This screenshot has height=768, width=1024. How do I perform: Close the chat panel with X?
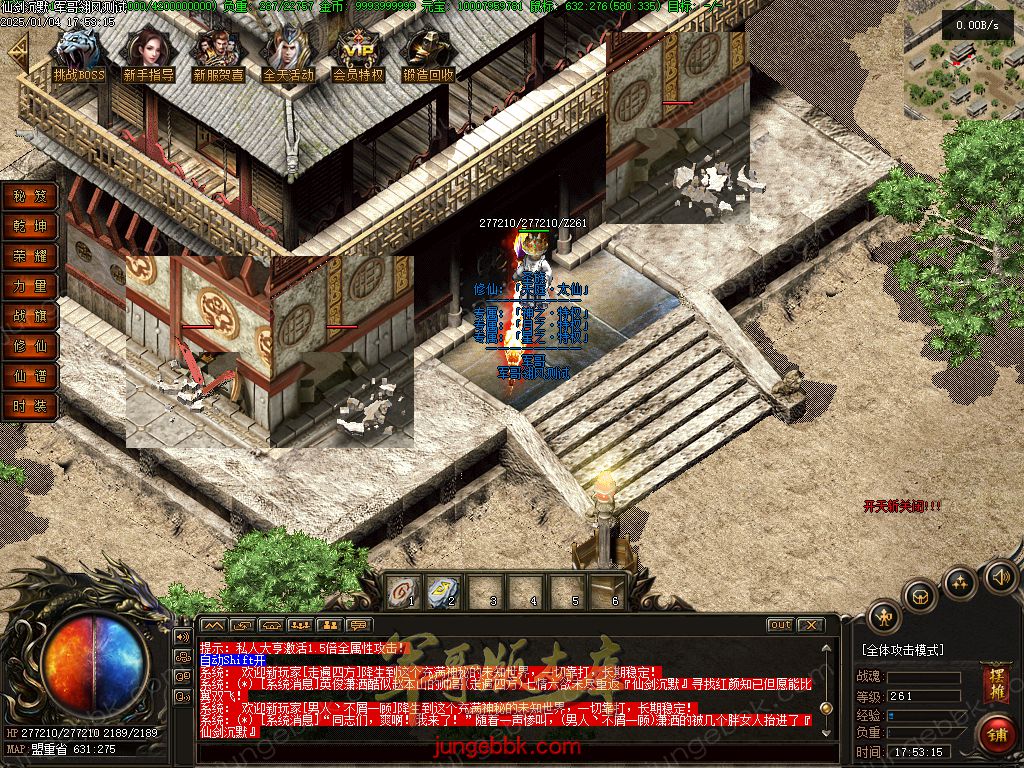point(811,625)
